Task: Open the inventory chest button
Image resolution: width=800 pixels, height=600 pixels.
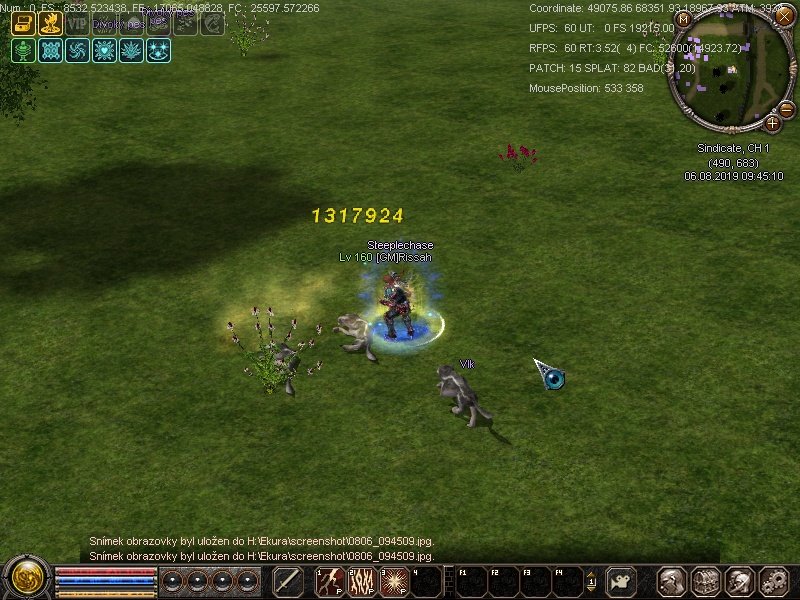Action: [706, 581]
